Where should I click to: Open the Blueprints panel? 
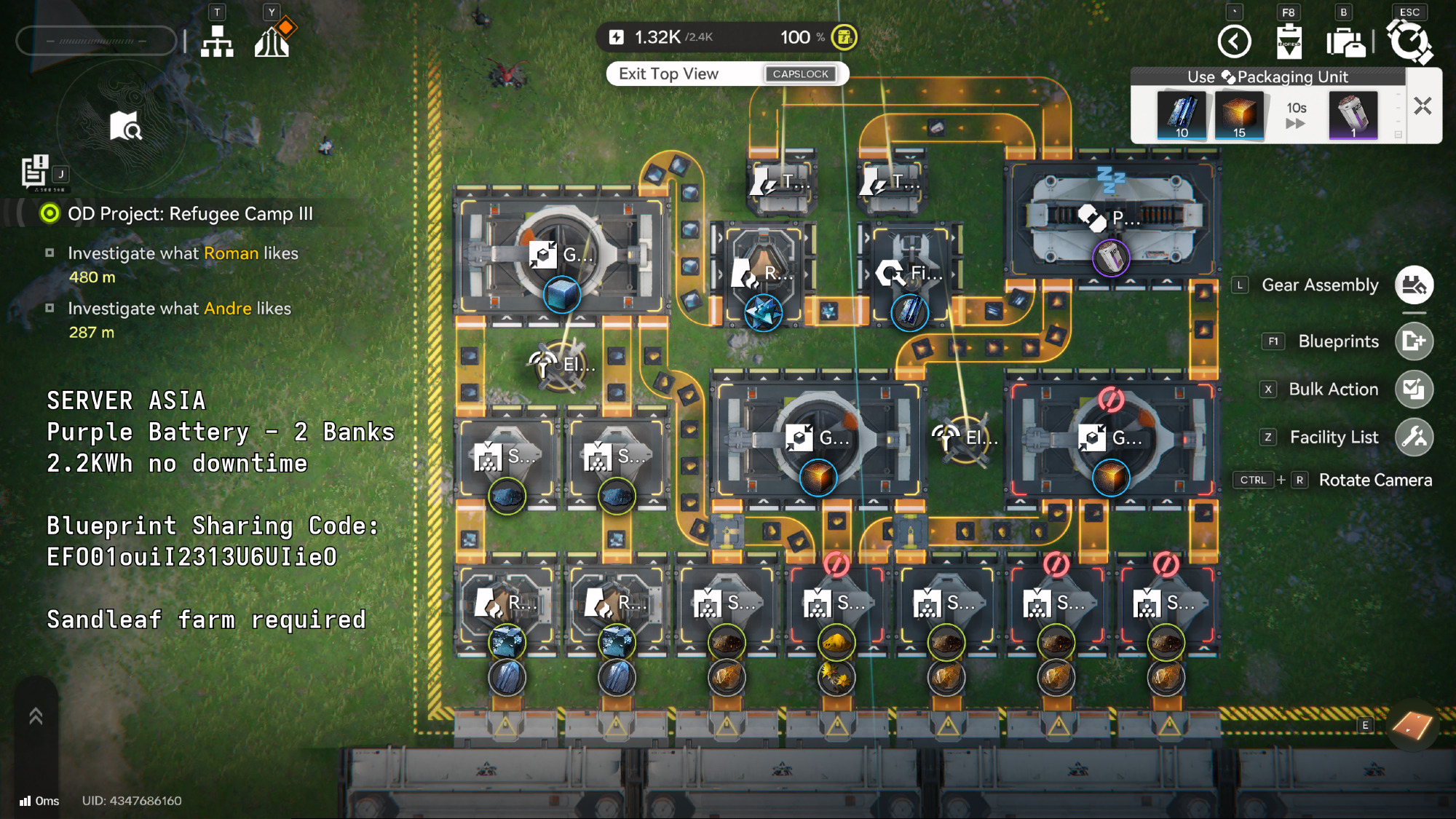[x=1414, y=341]
